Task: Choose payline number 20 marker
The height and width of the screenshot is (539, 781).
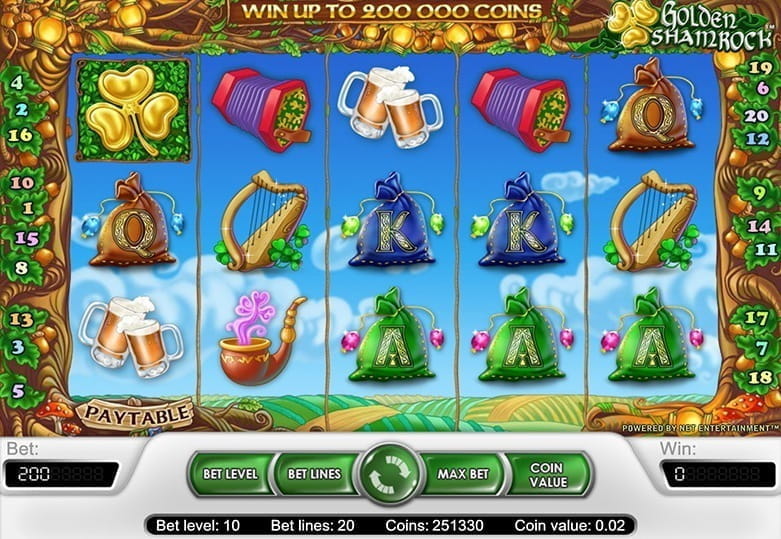Action: tap(757, 114)
